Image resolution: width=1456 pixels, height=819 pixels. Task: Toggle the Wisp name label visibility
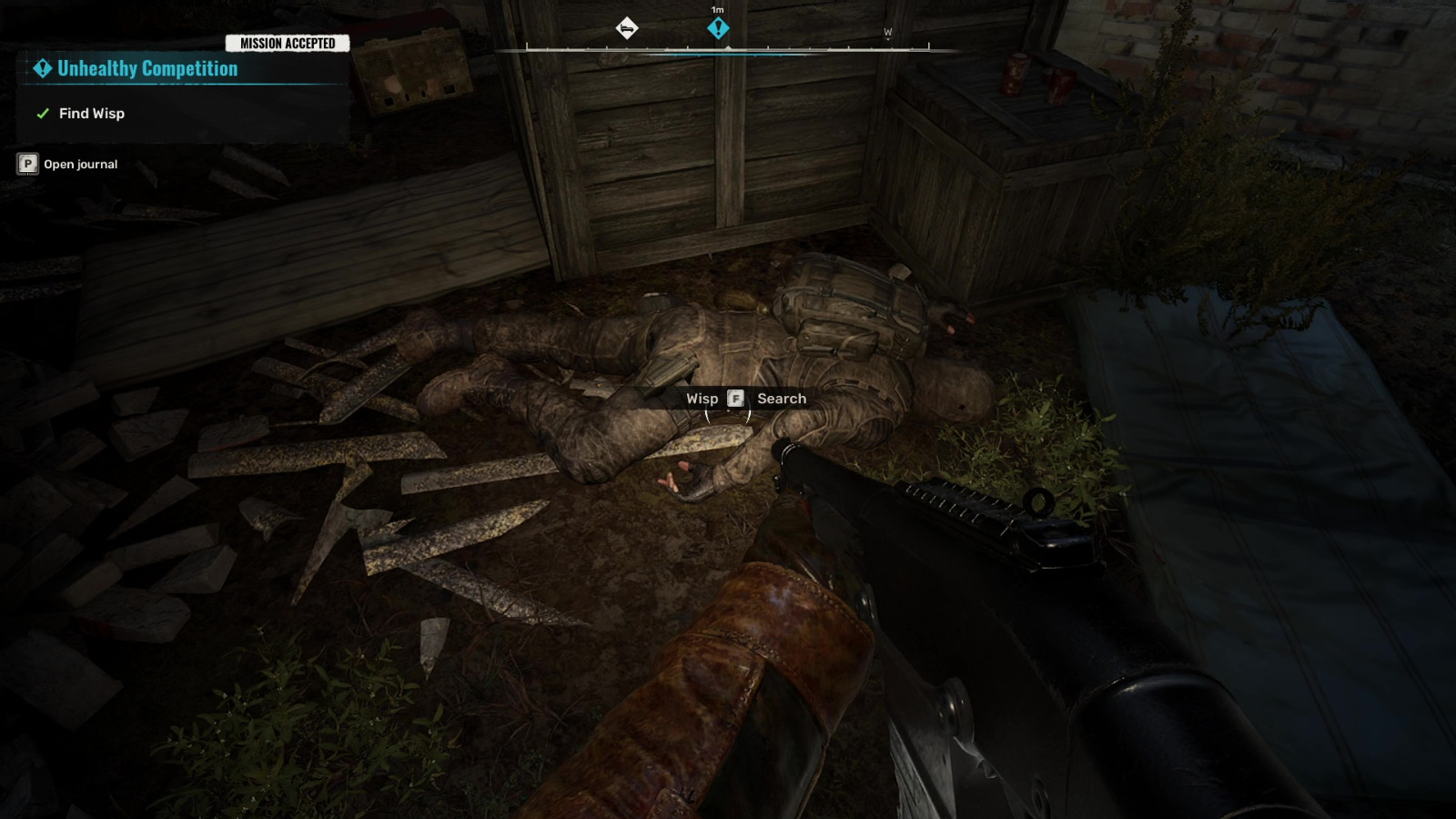pos(703,398)
